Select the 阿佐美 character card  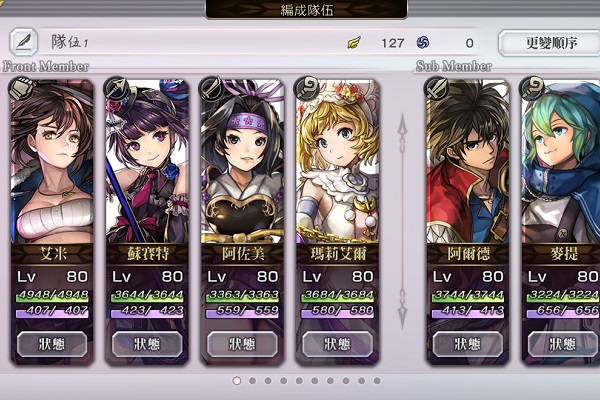coord(241,160)
